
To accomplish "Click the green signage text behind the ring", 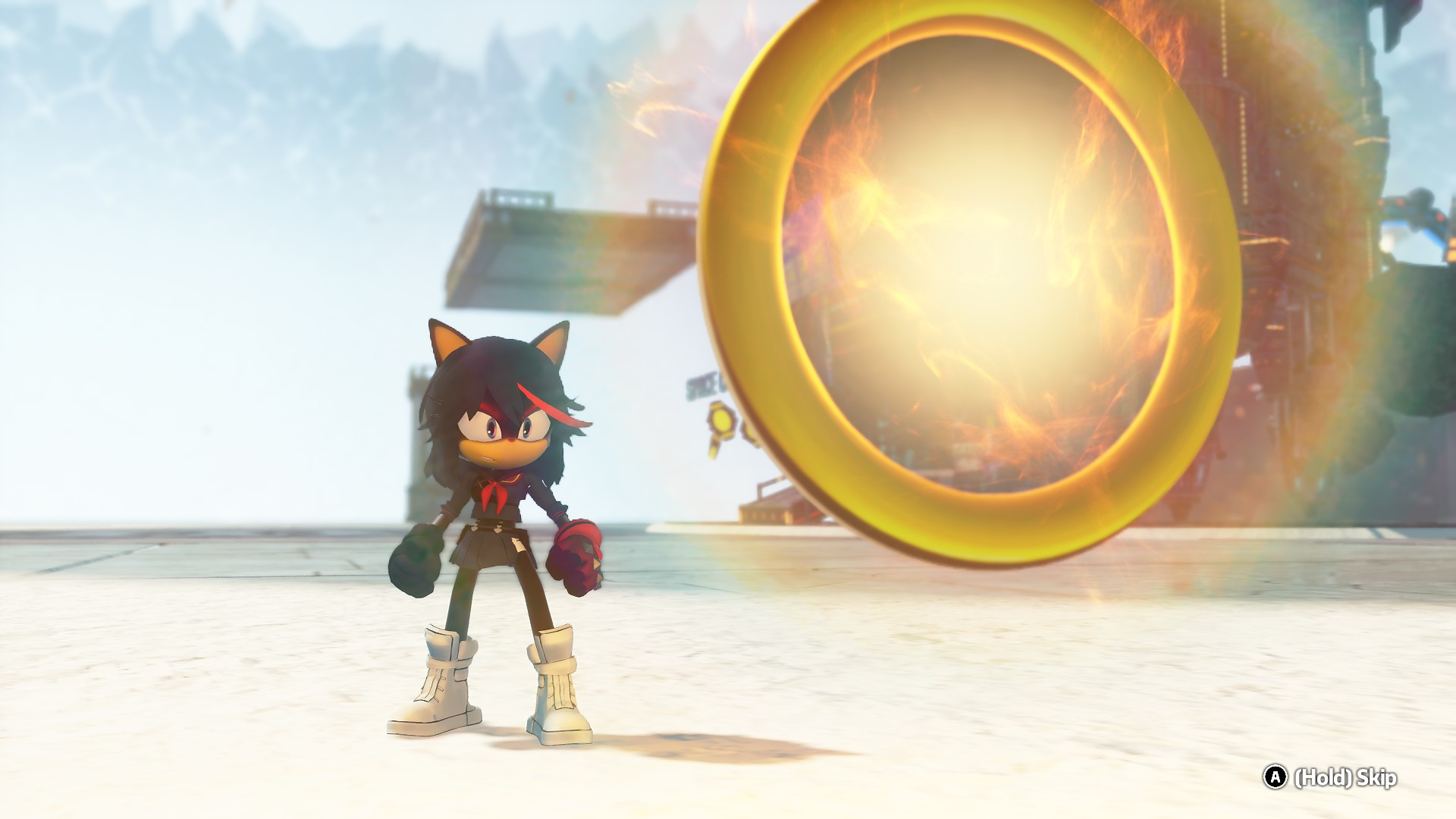I will point(701,383).
